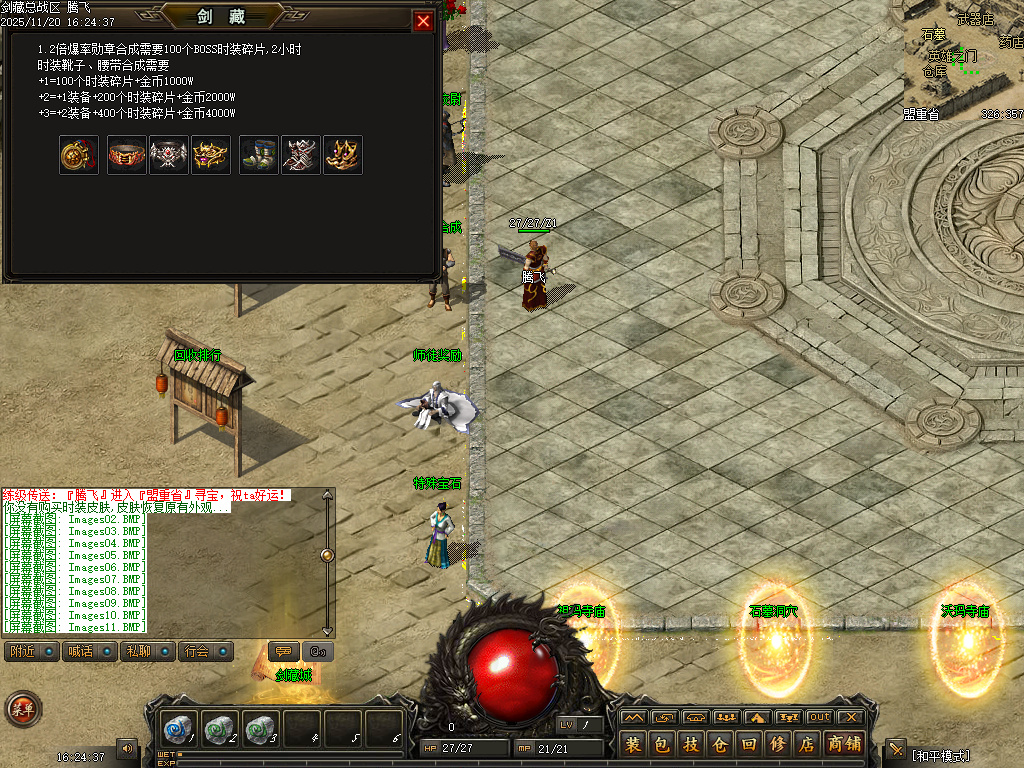Open the 技 skills panel
Image resolution: width=1024 pixels, height=768 pixels.
(691, 744)
